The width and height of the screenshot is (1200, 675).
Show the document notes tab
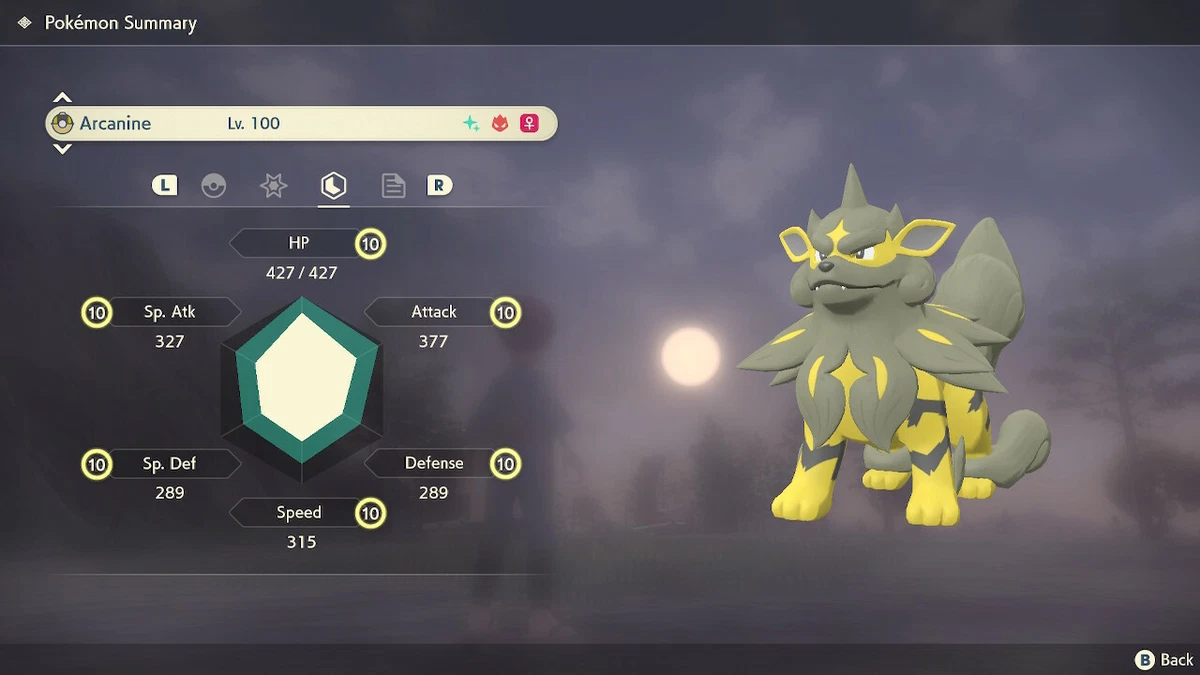coord(393,186)
